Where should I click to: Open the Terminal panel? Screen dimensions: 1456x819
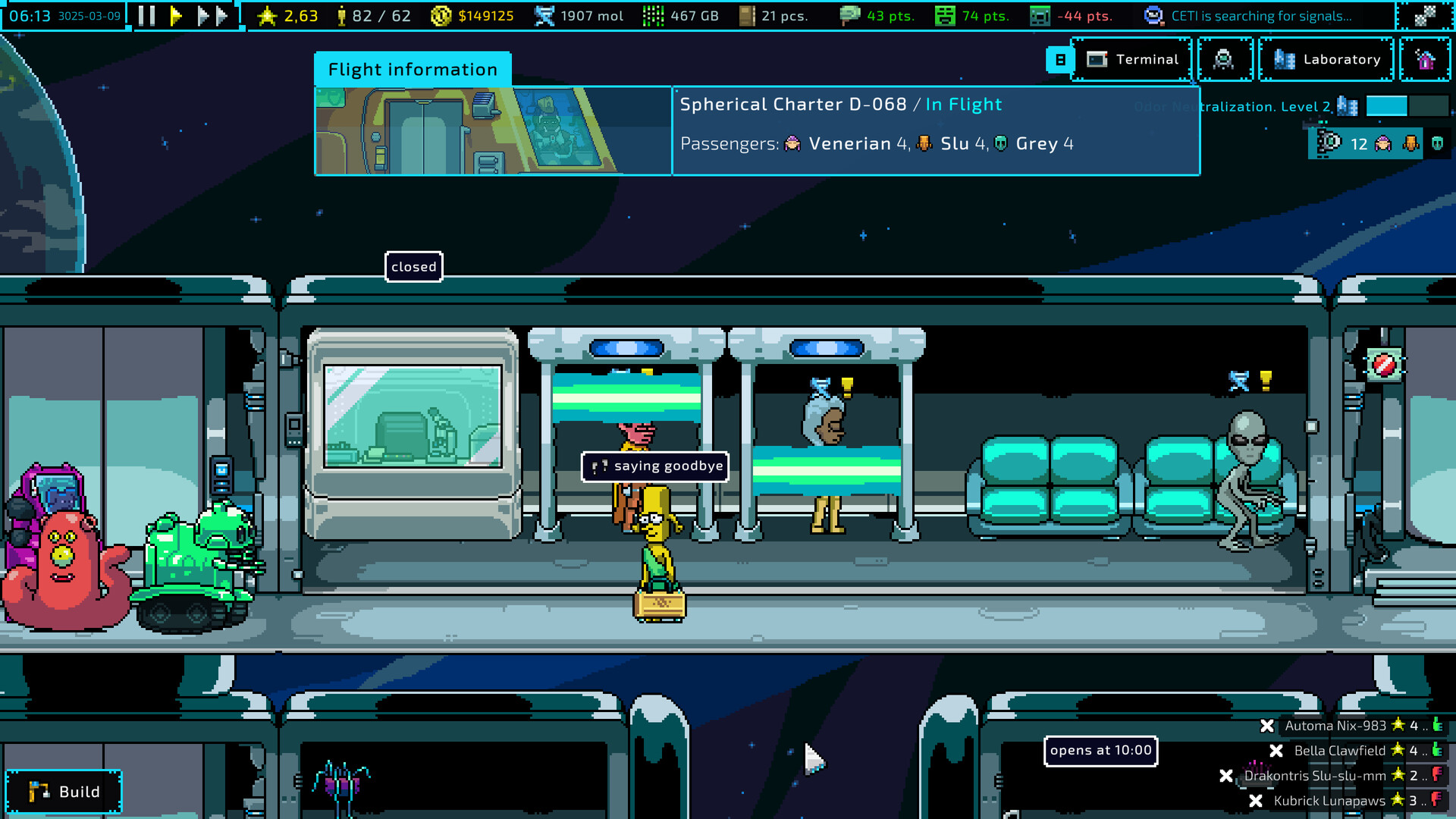click(x=1132, y=59)
